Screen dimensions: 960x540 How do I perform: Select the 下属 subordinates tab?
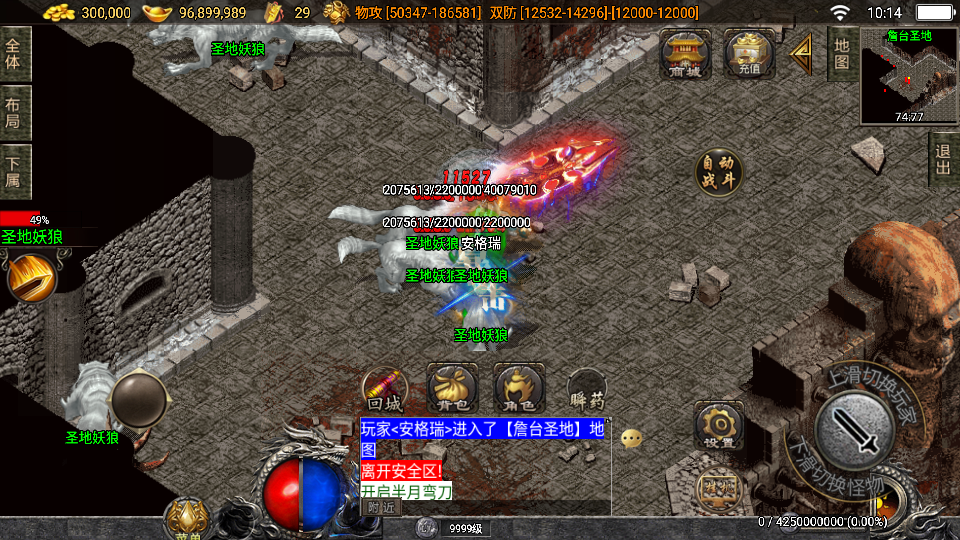pos(15,172)
